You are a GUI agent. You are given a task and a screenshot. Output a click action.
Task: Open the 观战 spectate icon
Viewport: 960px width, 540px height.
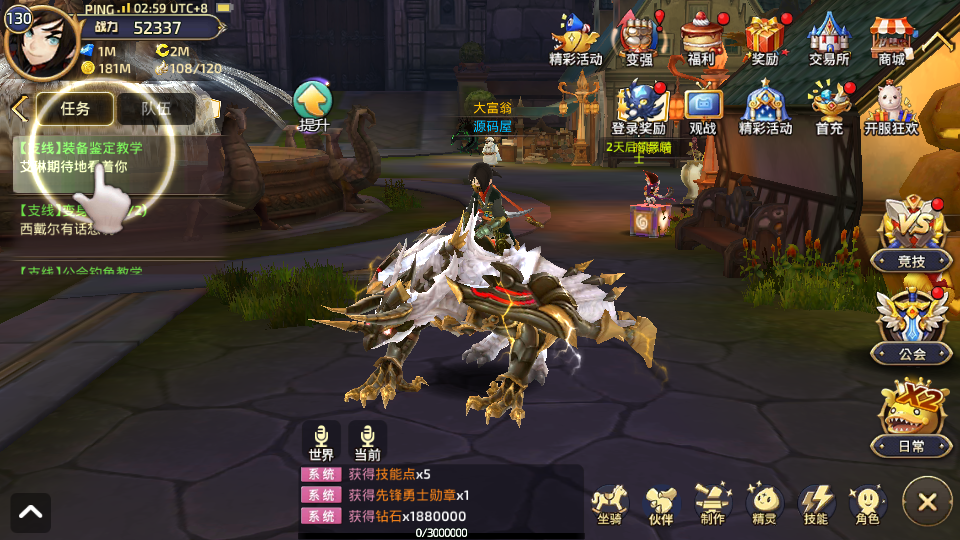point(703,108)
